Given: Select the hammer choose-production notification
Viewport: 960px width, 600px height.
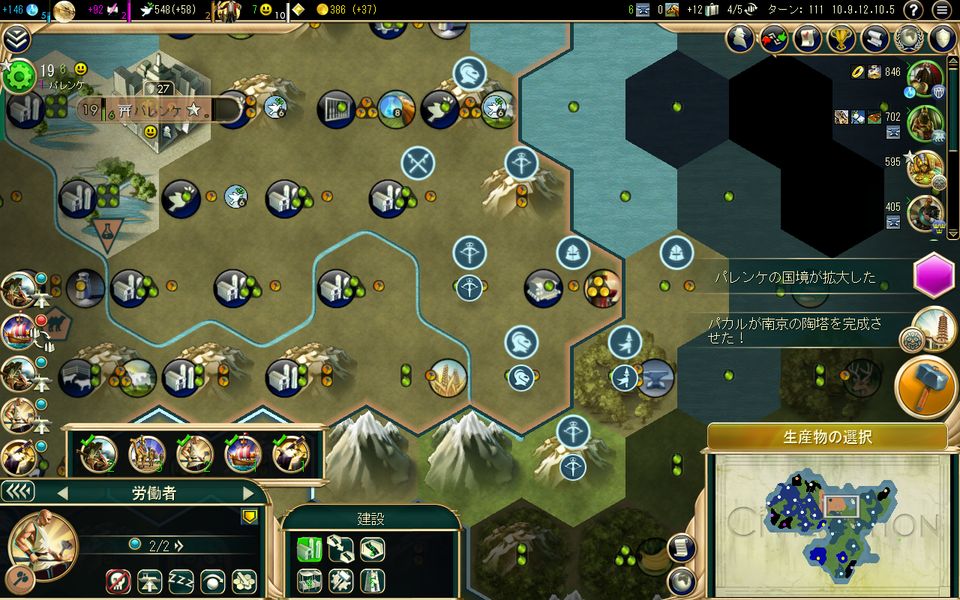Looking at the screenshot, I should click(925, 385).
